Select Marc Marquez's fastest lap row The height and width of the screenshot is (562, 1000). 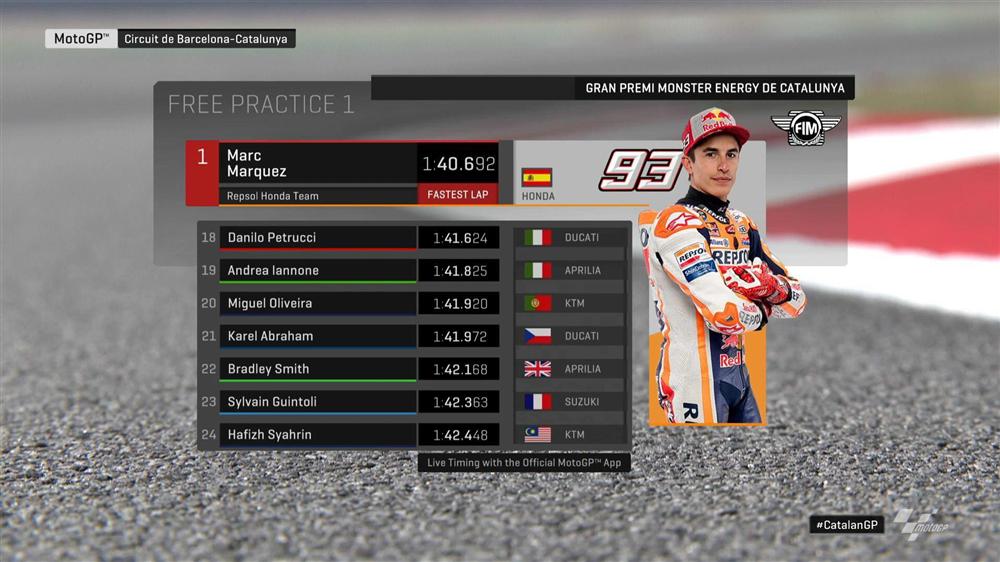(x=340, y=173)
